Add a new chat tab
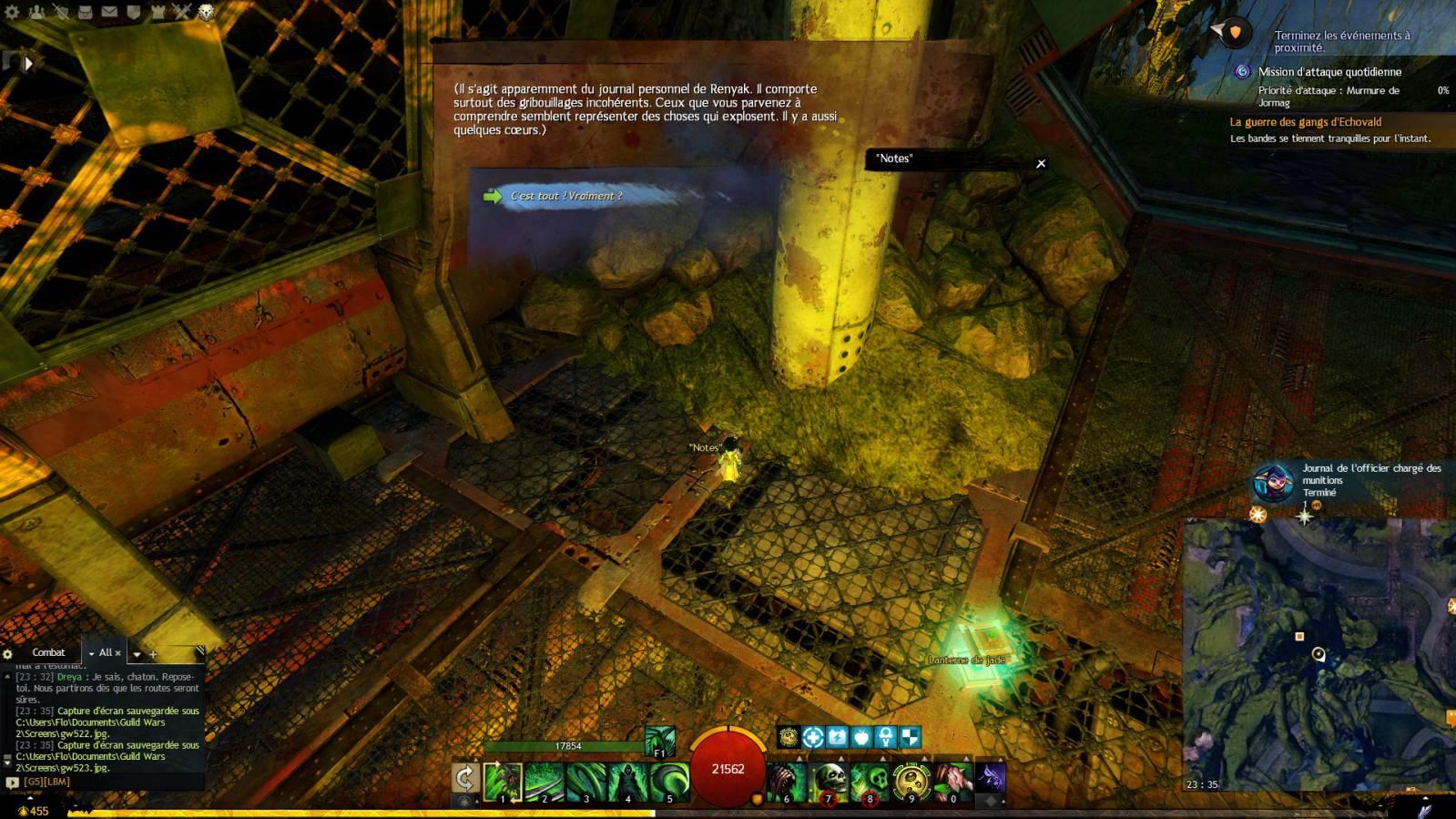1456x819 pixels. pyautogui.click(x=153, y=654)
